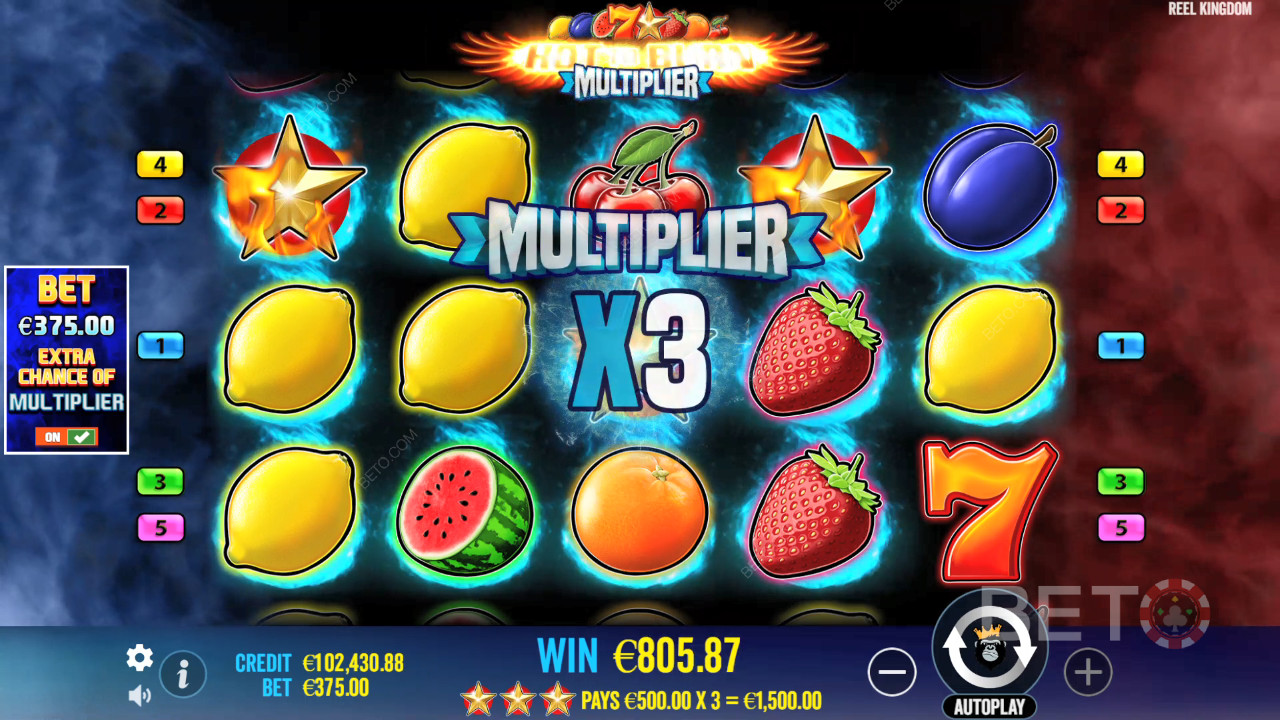Open the Autoplay options
1280x720 pixels.
pos(989,707)
